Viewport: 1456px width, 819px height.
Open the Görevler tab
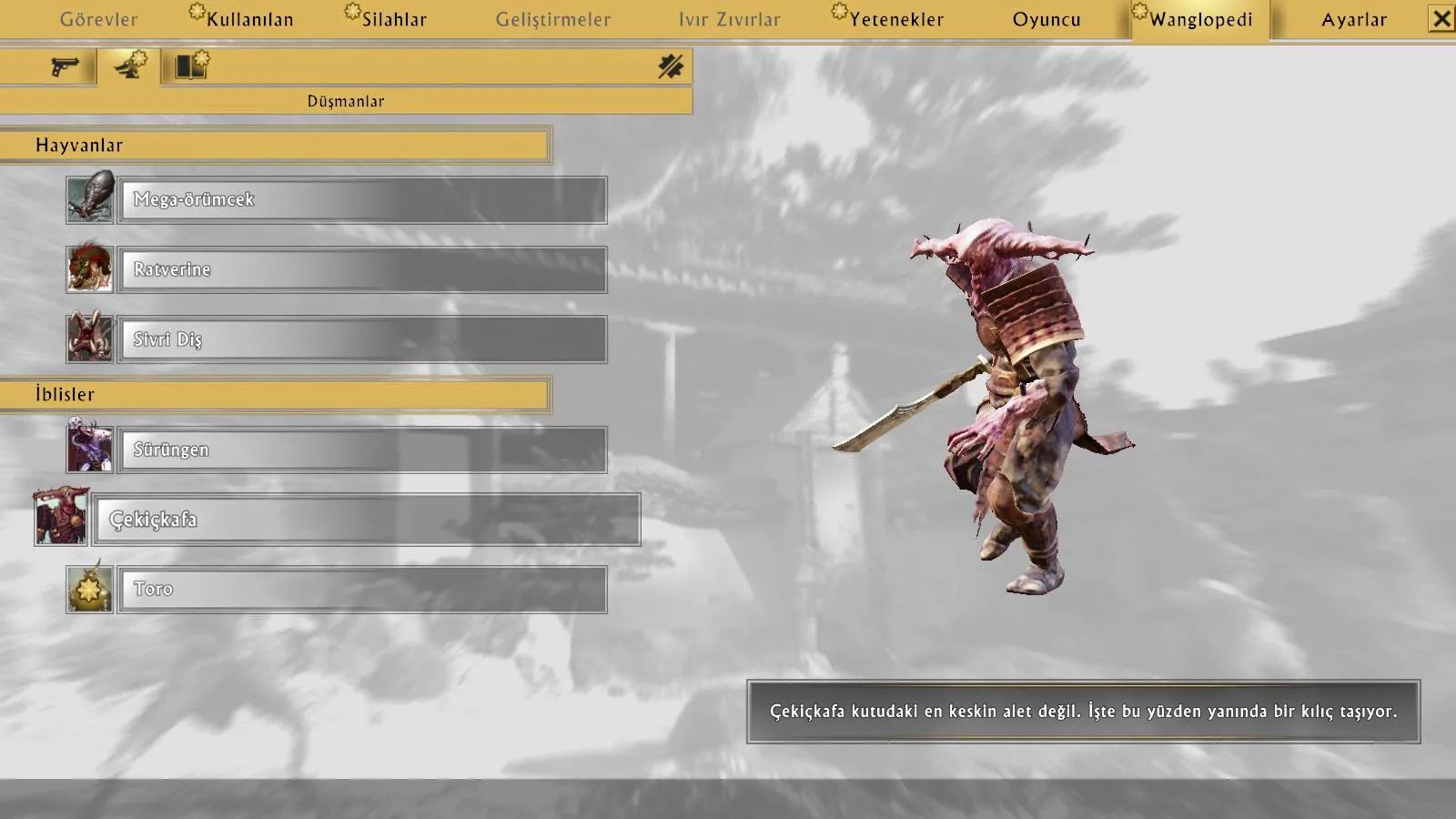click(98, 19)
